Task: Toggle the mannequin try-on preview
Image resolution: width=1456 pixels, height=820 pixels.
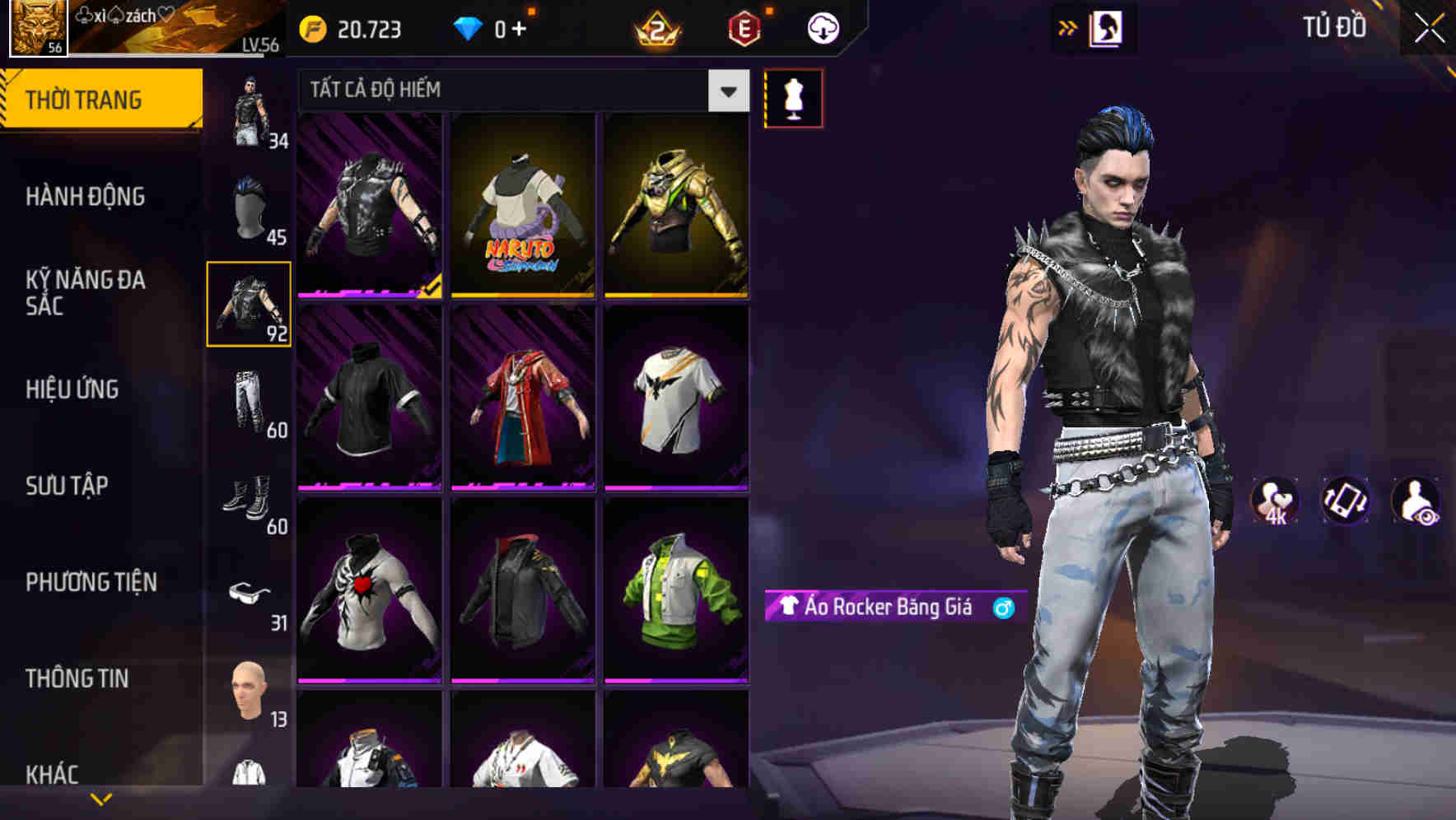Action: coord(793,97)
